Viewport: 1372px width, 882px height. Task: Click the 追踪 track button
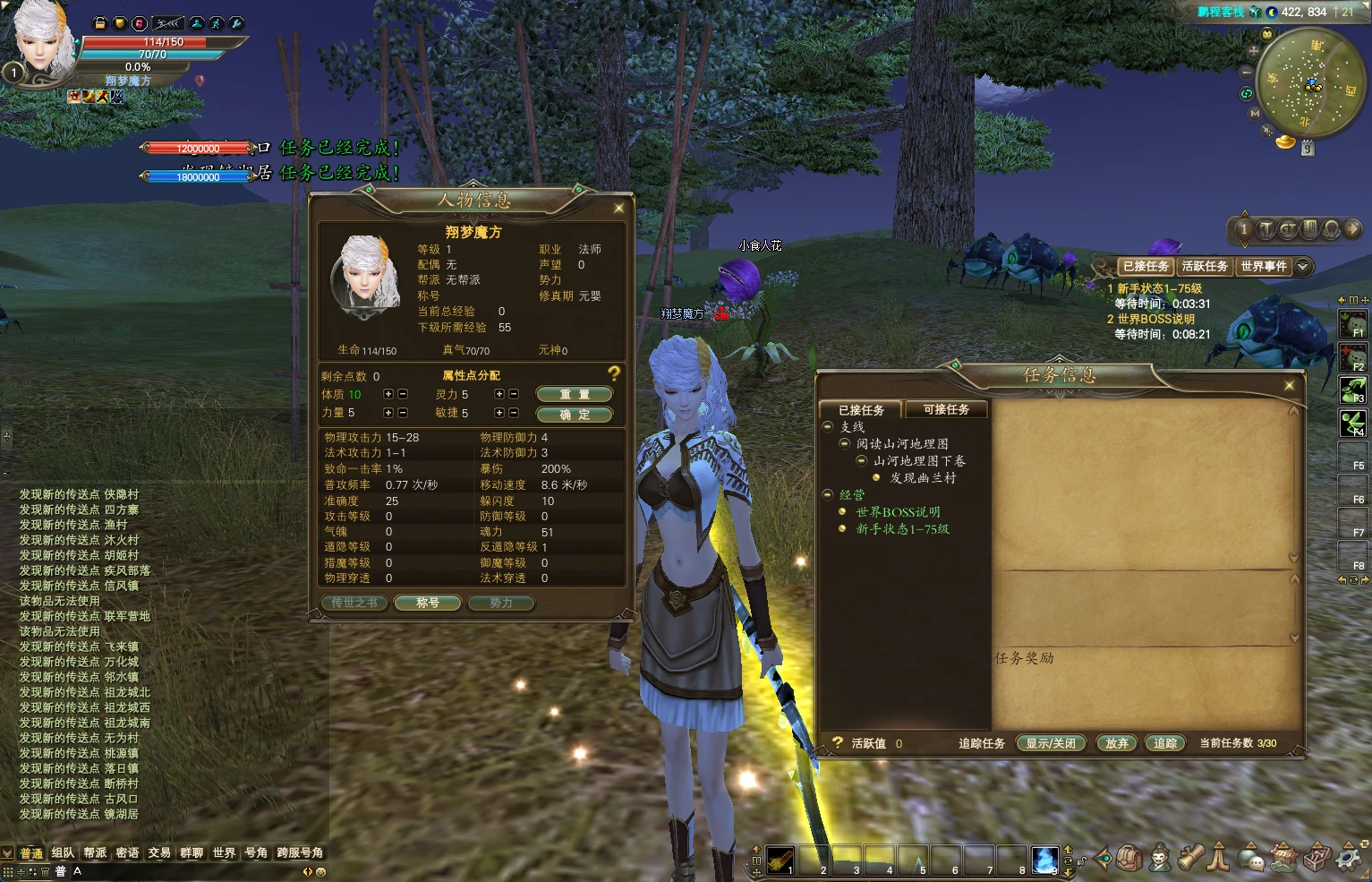(x=1165, y=743)
